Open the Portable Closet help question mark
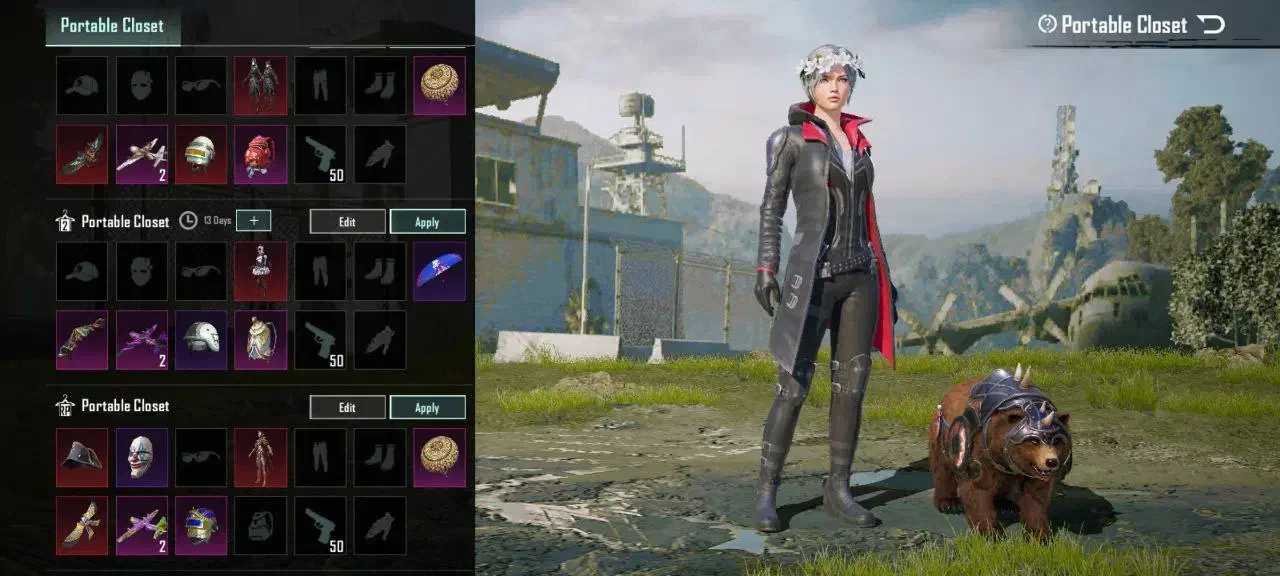 (x=1047, y=24)
